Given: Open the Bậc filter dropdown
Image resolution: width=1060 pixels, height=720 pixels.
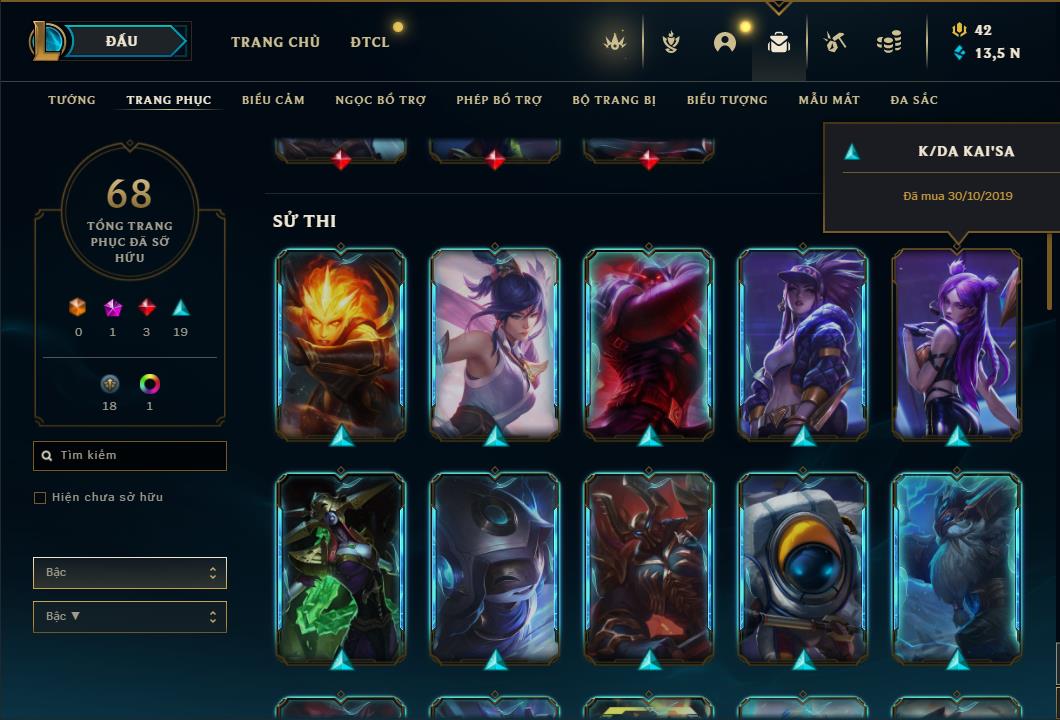Looking at the screenshot, I should (x=130, y=573).
